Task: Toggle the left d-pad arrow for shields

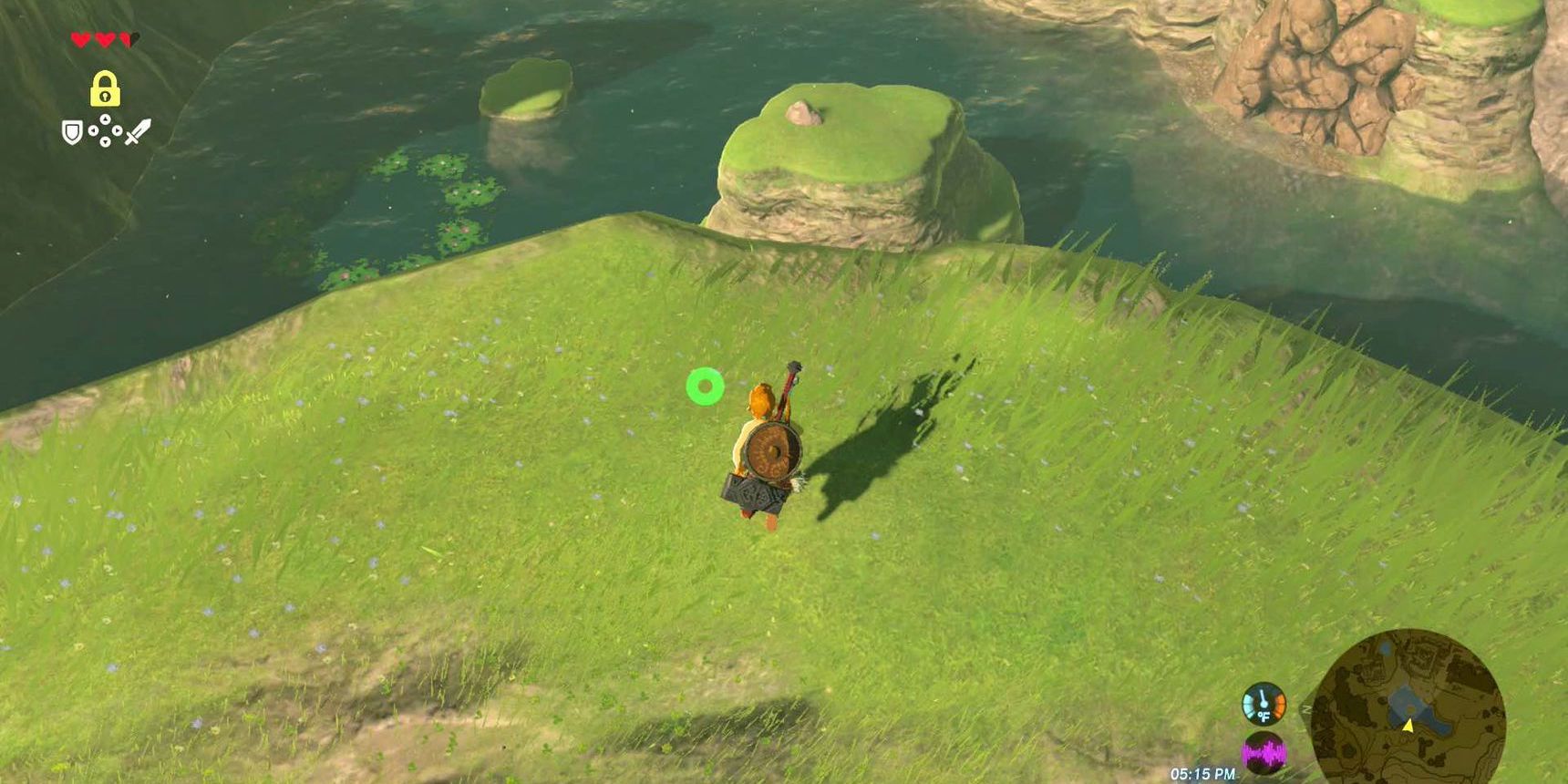Action: click(94, 130)
